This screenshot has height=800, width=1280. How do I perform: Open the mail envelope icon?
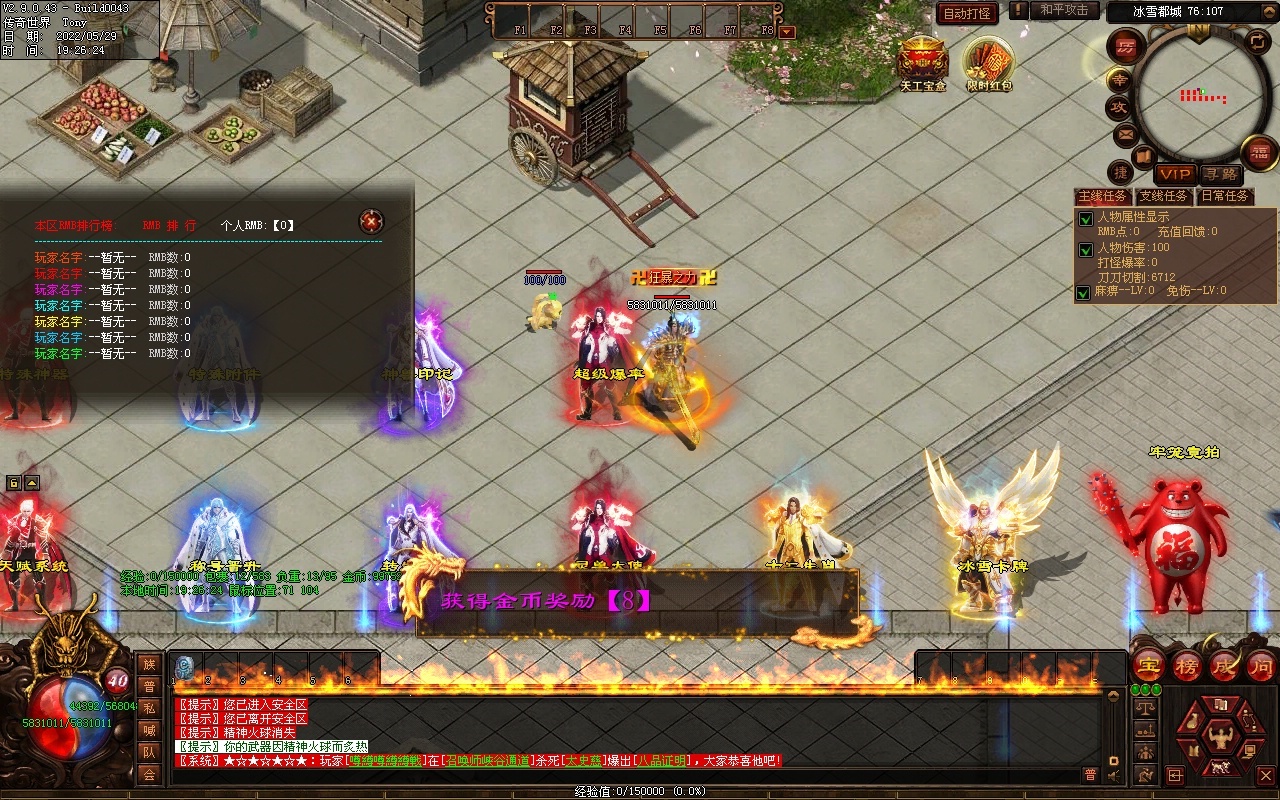(1125, 134)
